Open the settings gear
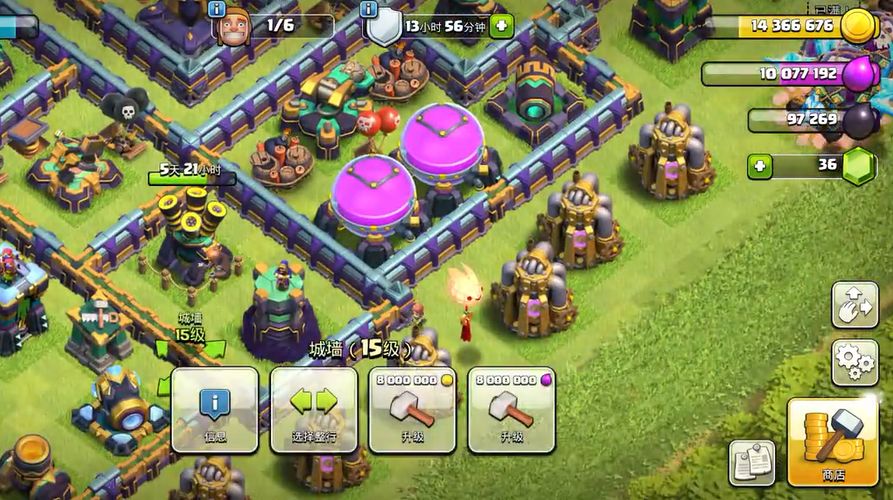 coord(854,362)
